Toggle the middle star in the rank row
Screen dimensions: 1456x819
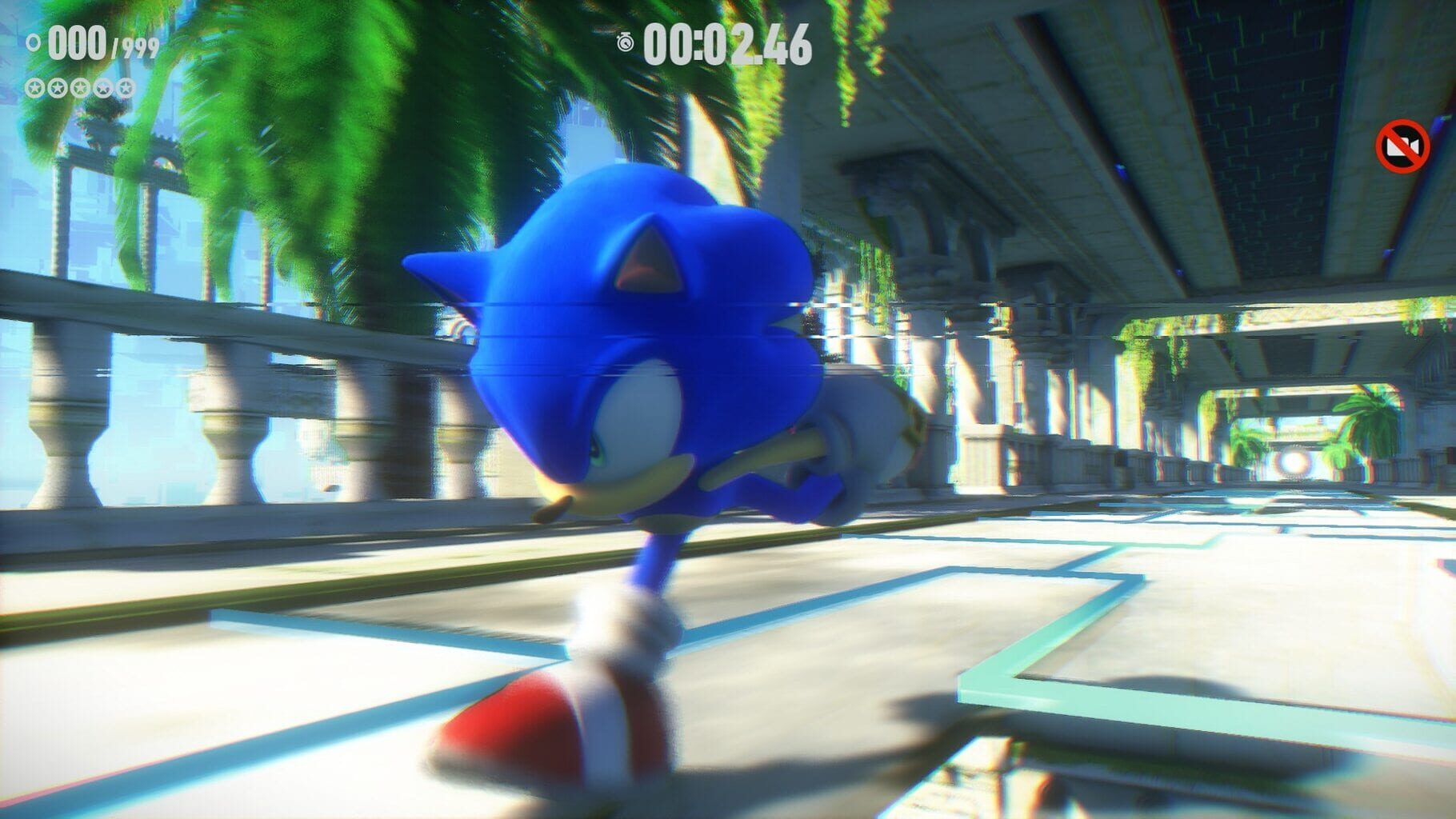point(81,88)
